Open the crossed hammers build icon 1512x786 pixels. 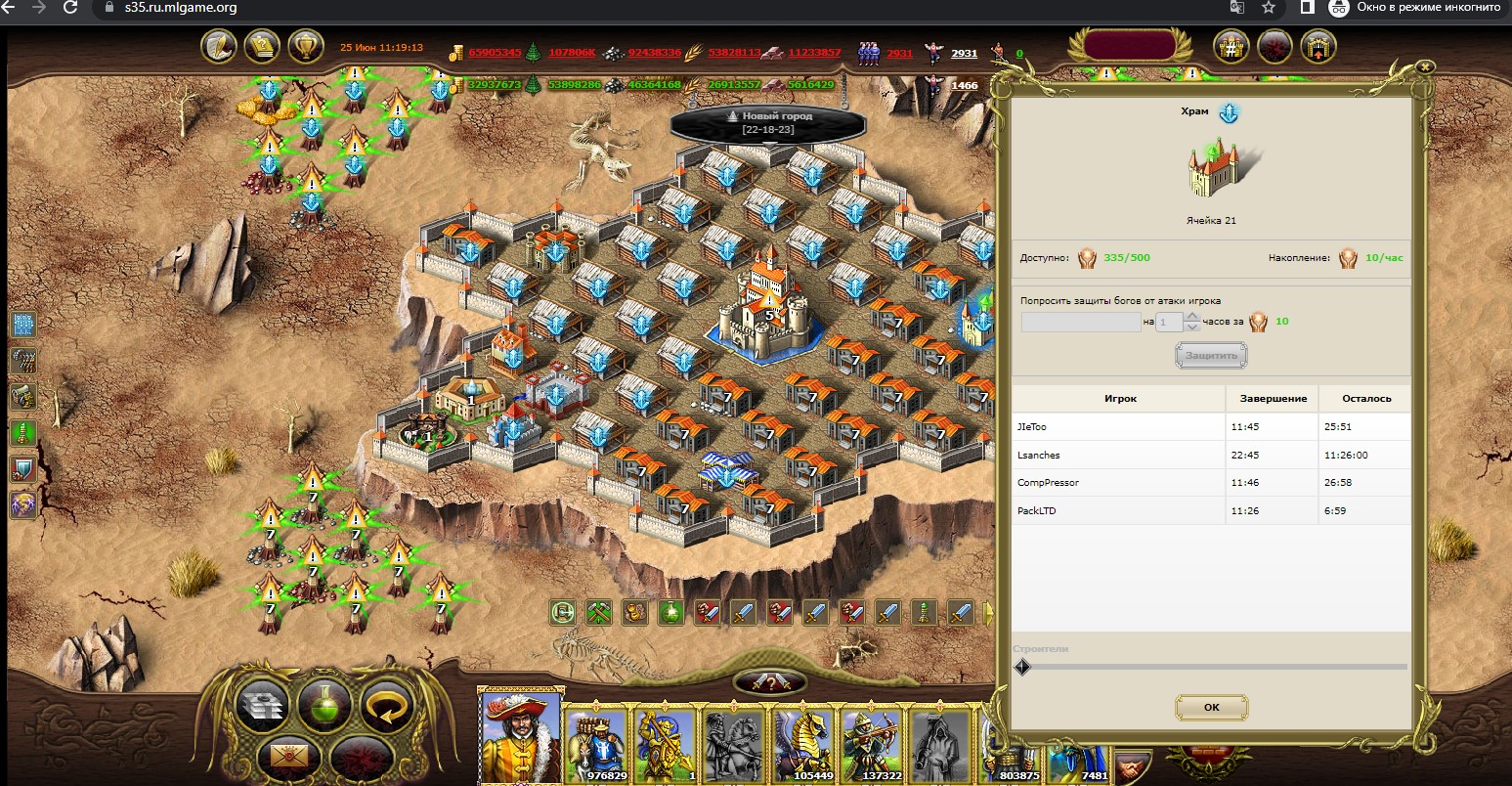pos(598,613)
